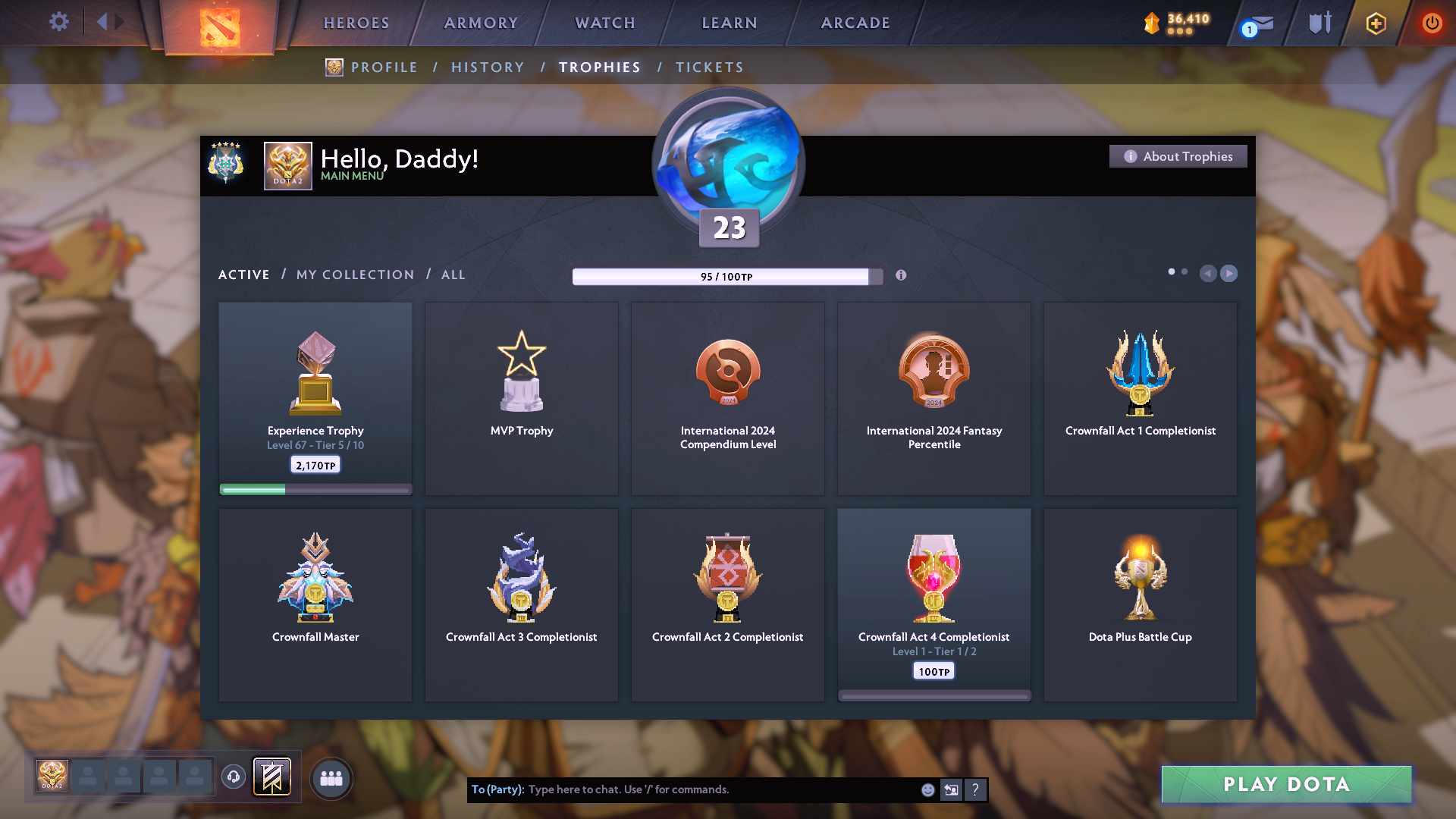
Task: Open the gold Dota Plus hexagon icon
Action: point(1375,23)
